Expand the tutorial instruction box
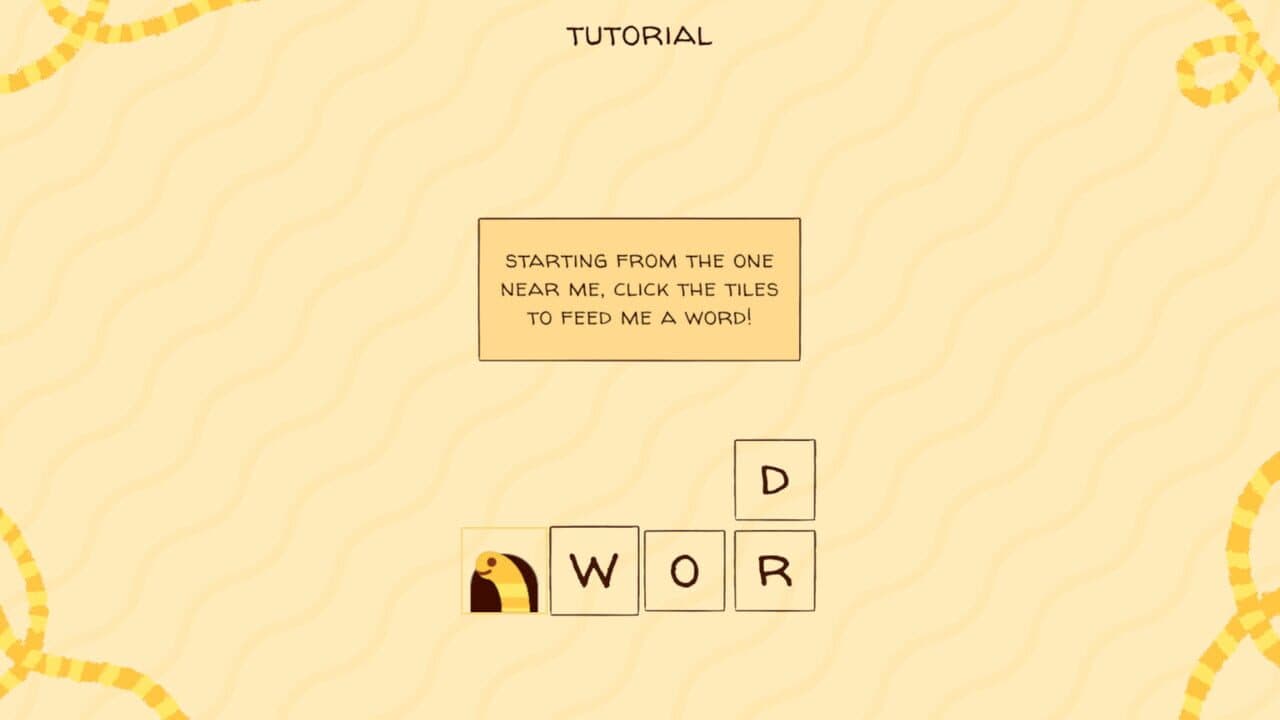 coord(640,287)
